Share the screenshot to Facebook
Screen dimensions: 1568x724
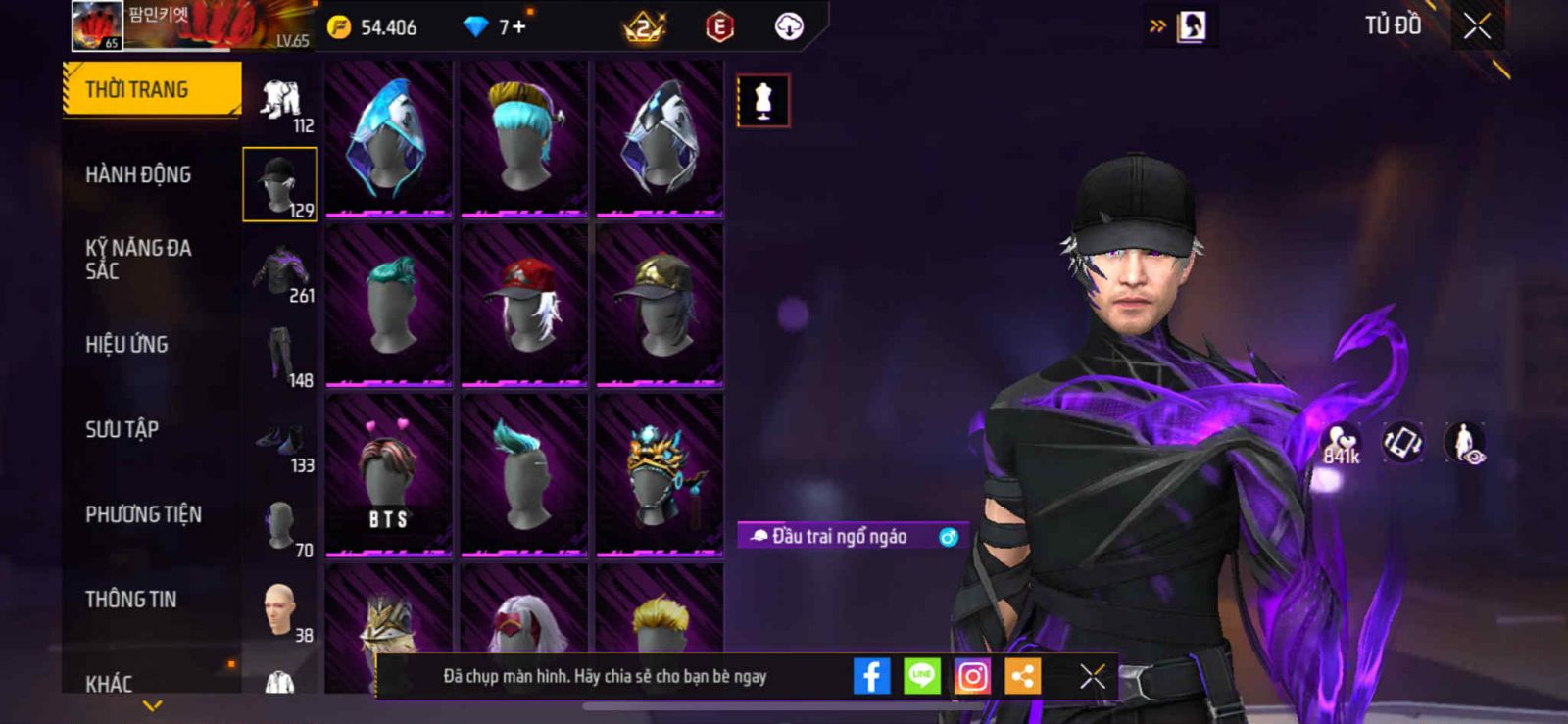871,676
